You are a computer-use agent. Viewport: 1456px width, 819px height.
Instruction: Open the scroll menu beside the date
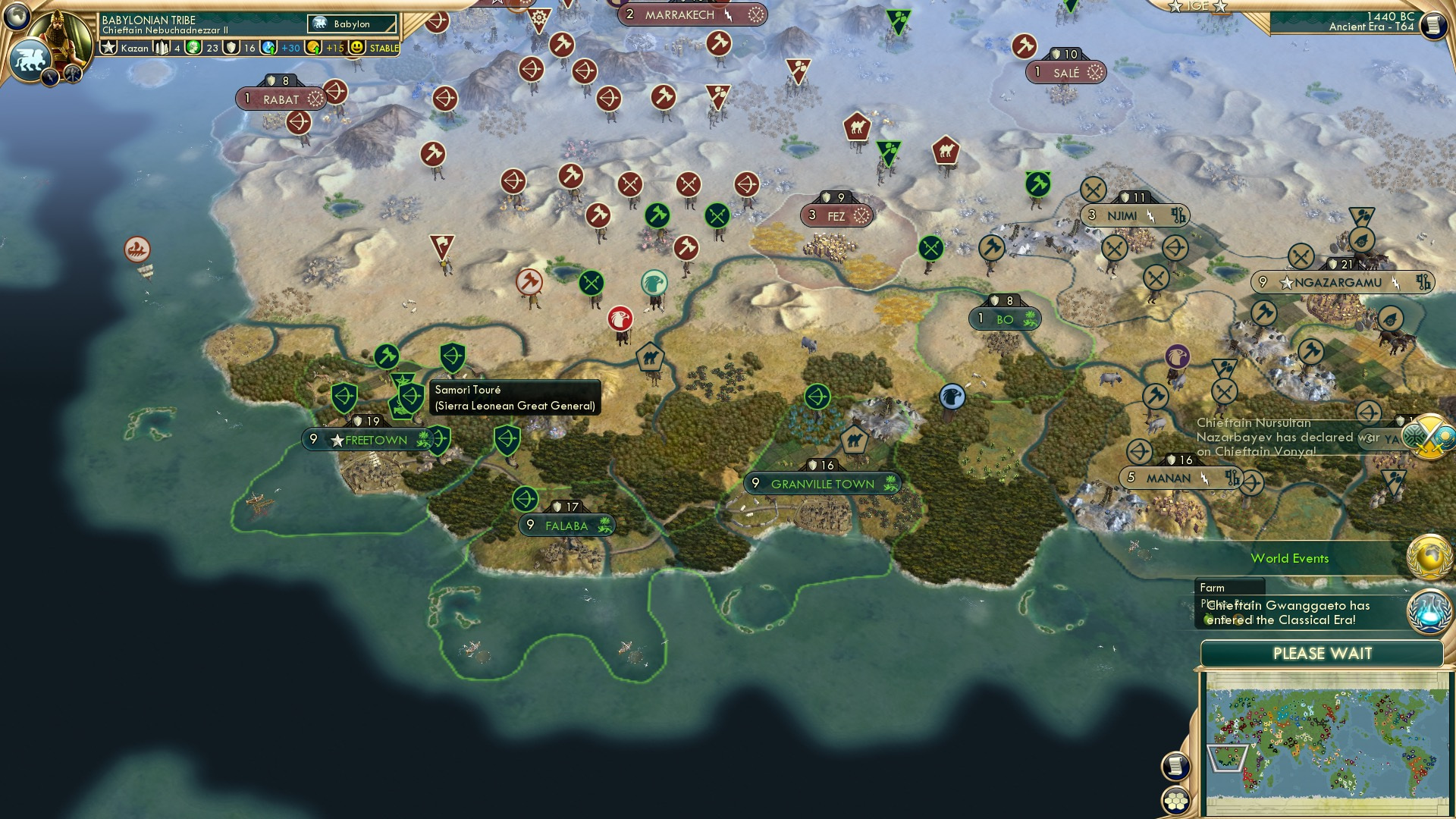coord(1432,26)
